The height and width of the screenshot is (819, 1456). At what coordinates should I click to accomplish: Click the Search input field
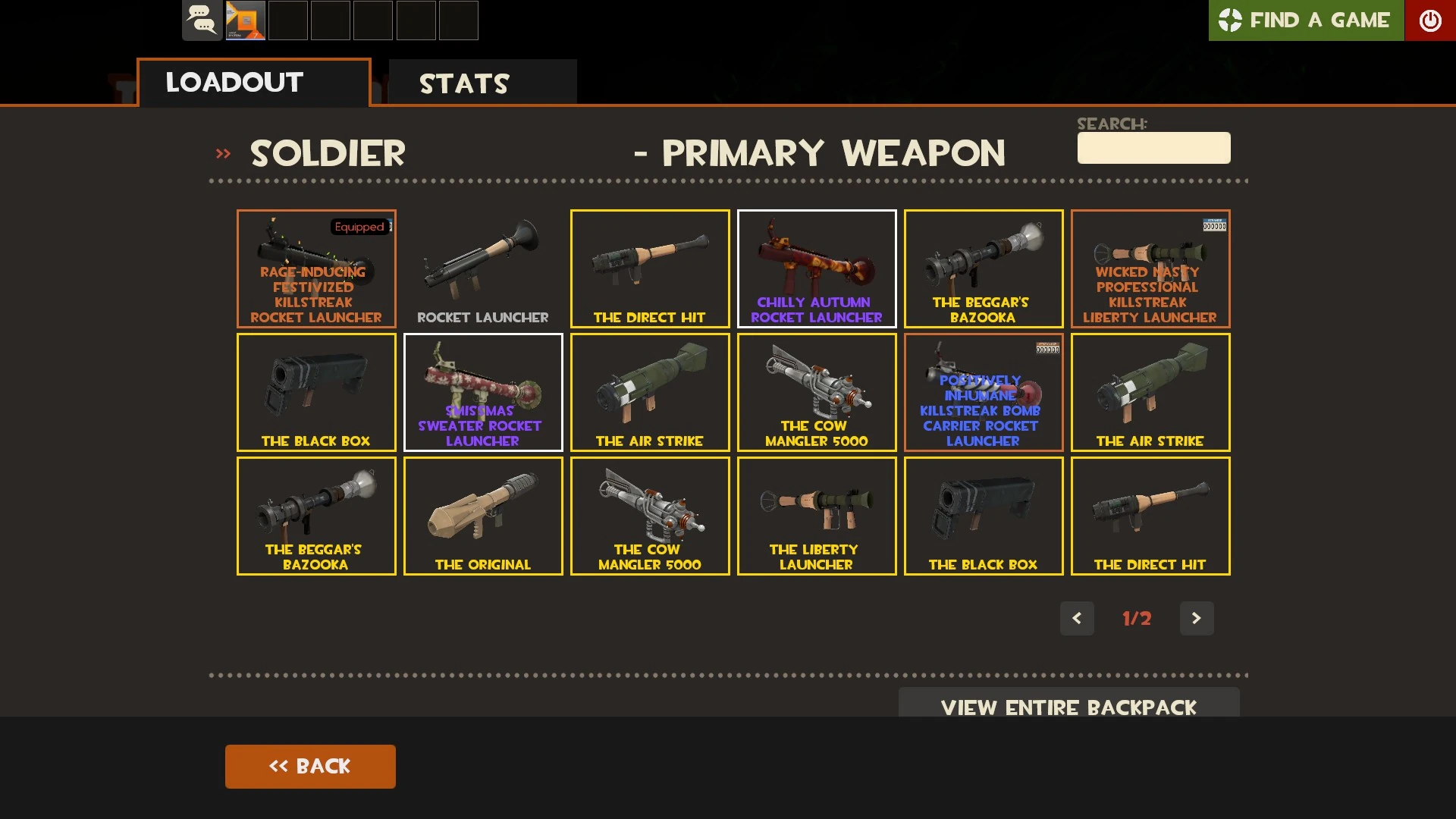[x=1153, y=148]
